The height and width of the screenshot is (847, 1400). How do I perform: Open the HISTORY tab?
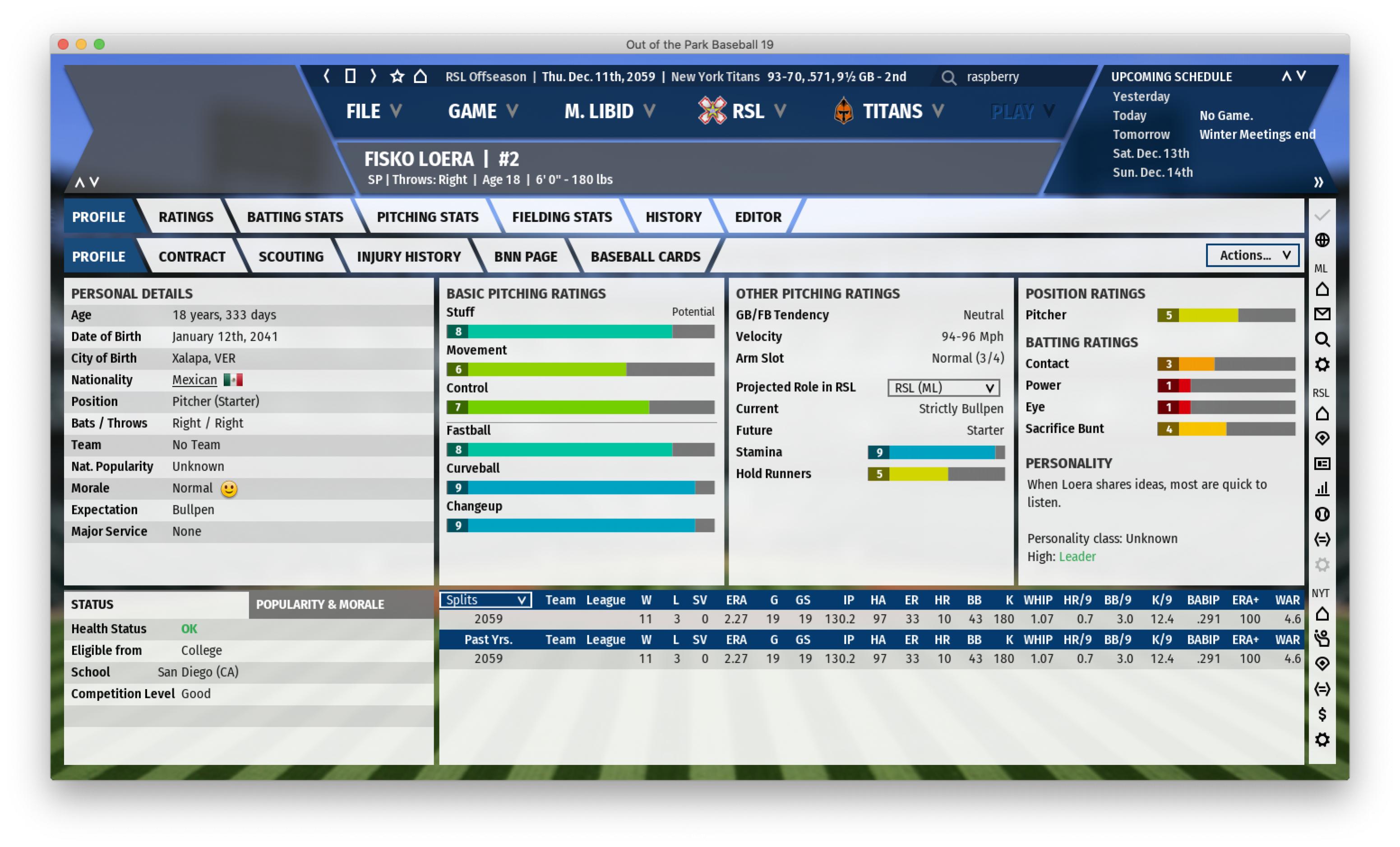[x=673, y=217]
